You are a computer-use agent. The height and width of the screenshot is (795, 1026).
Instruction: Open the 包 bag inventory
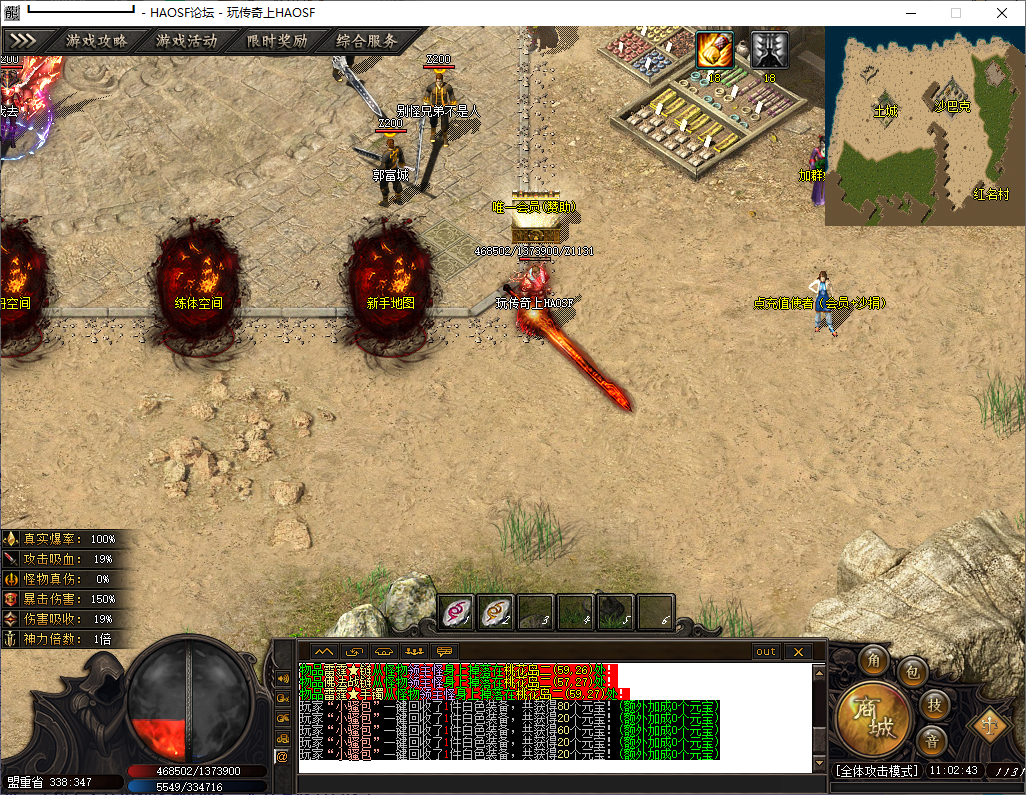(x=912, y=671)
